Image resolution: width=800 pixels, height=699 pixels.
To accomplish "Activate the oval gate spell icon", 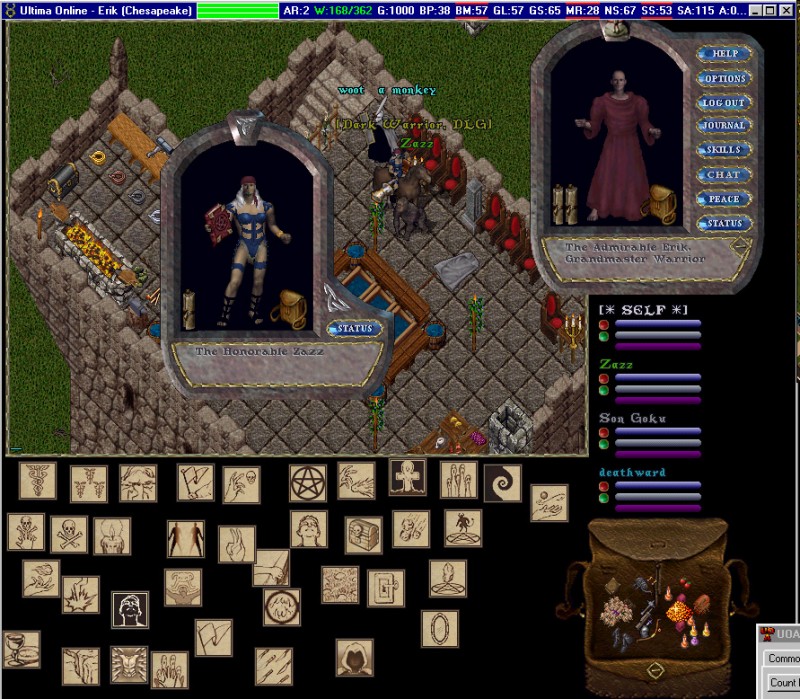I will point(440,631).
